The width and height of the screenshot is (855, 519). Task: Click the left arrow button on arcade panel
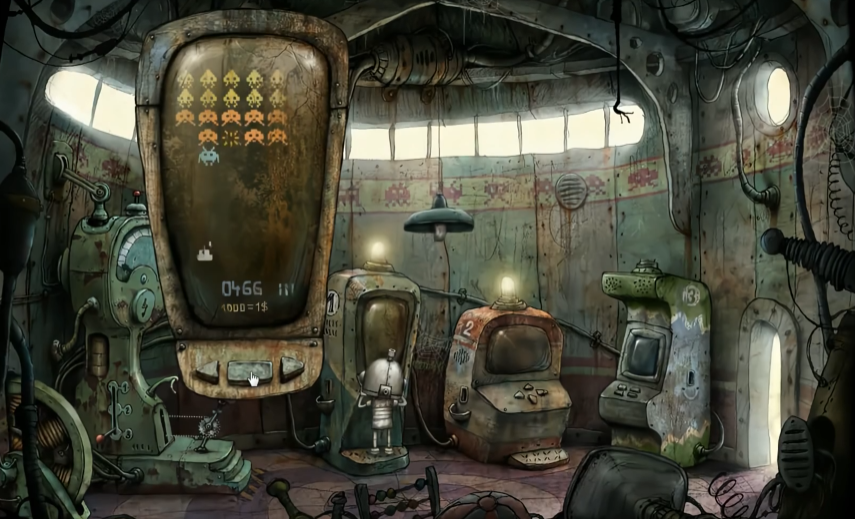pyautogui.click(x=206, y=369)
